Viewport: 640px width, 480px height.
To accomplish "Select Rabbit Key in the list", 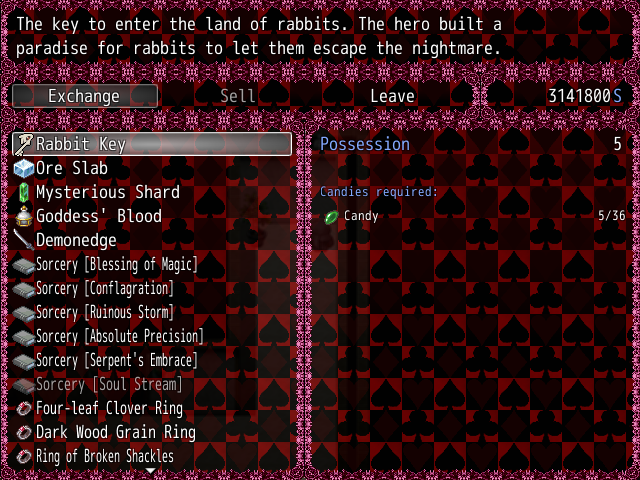I will coord(152,144).
